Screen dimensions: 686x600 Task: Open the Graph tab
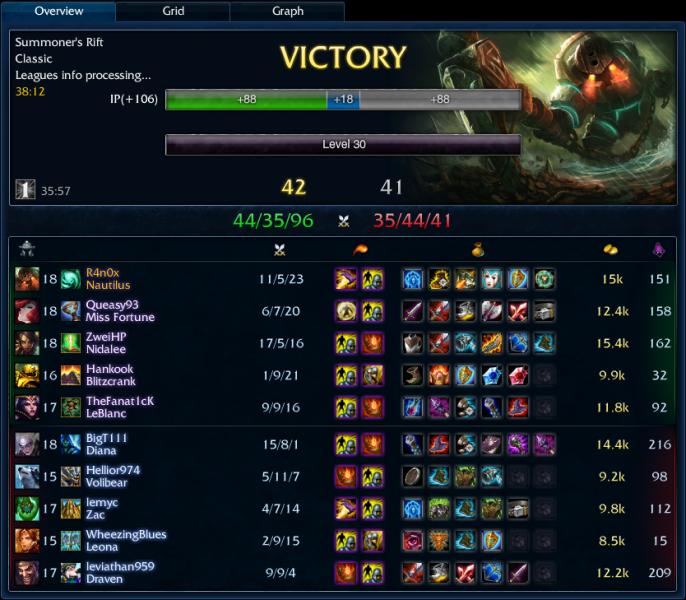click(288, 12)
